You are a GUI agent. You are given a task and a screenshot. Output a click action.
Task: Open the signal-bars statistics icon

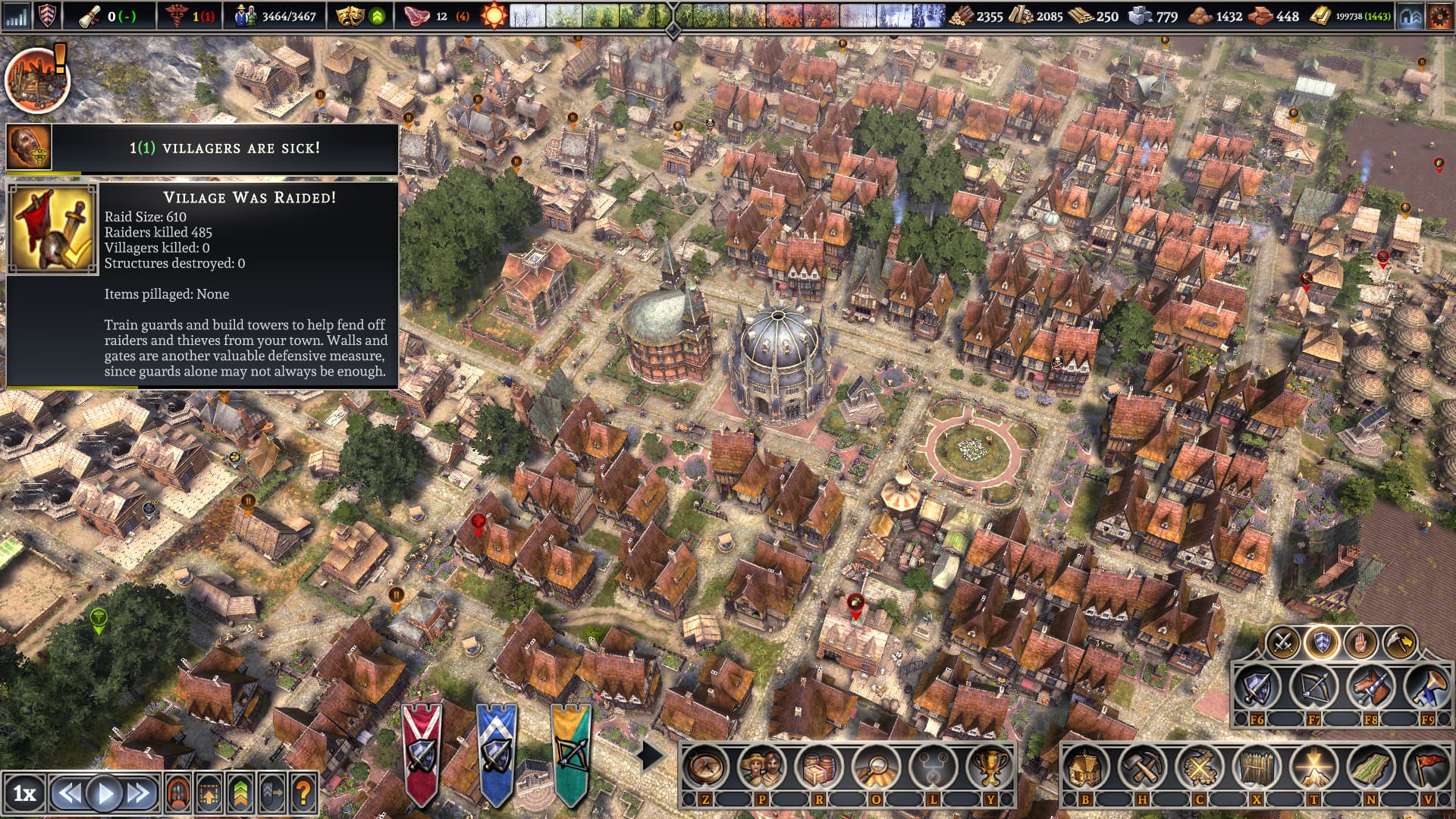(16, 16)
